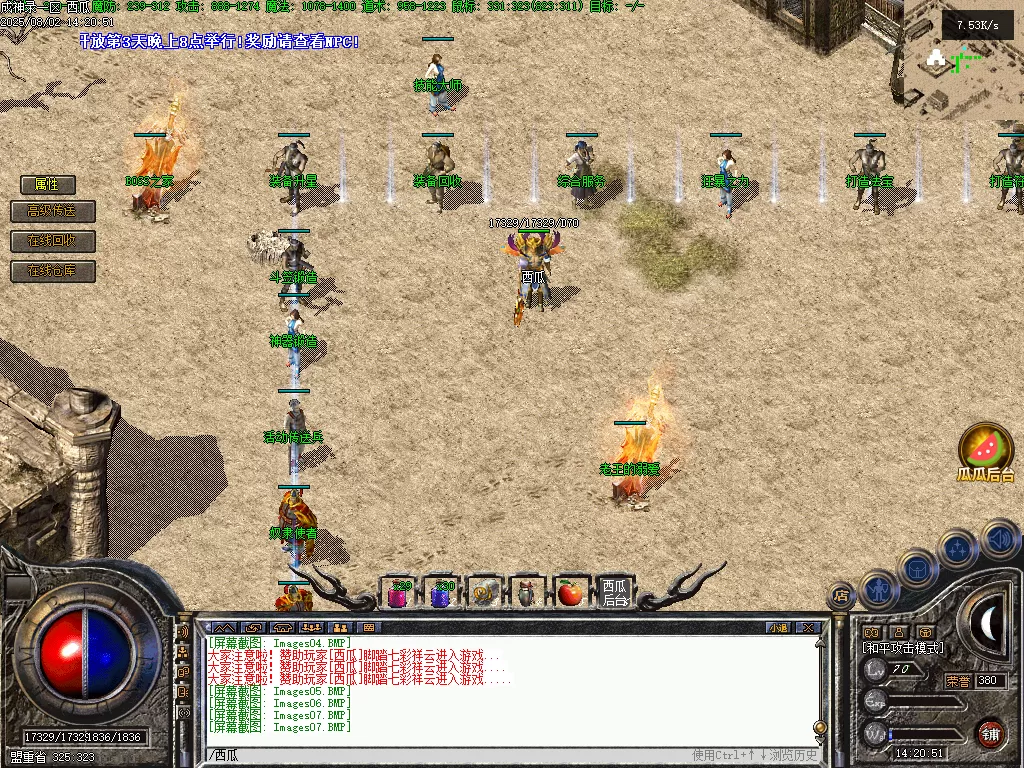Viewport: 1024px width, 768px height.
Task: Click the 小退 logout button on chat panel
Action: (778, 628)
